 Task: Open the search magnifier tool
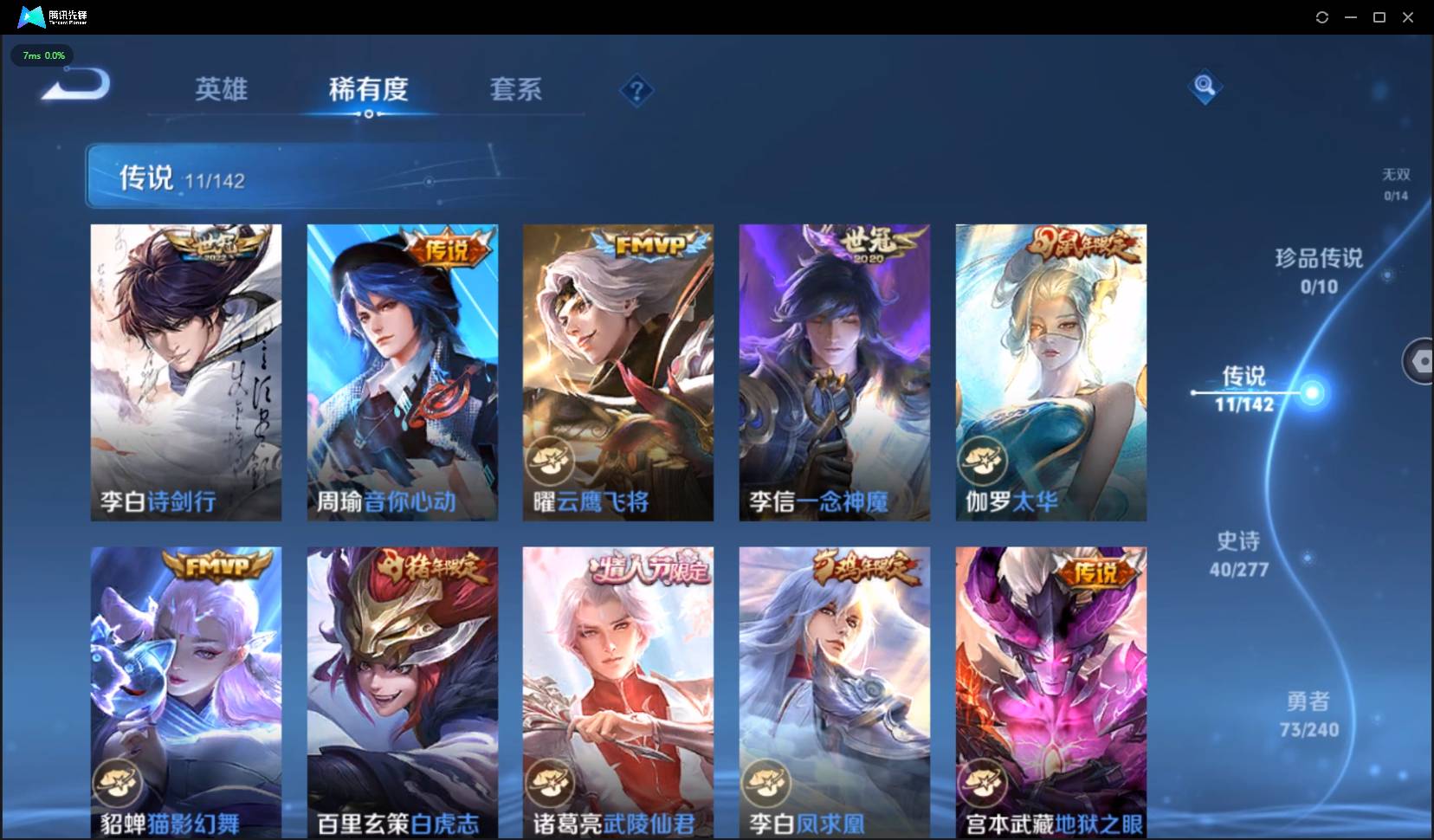[x=1204, y=87]
